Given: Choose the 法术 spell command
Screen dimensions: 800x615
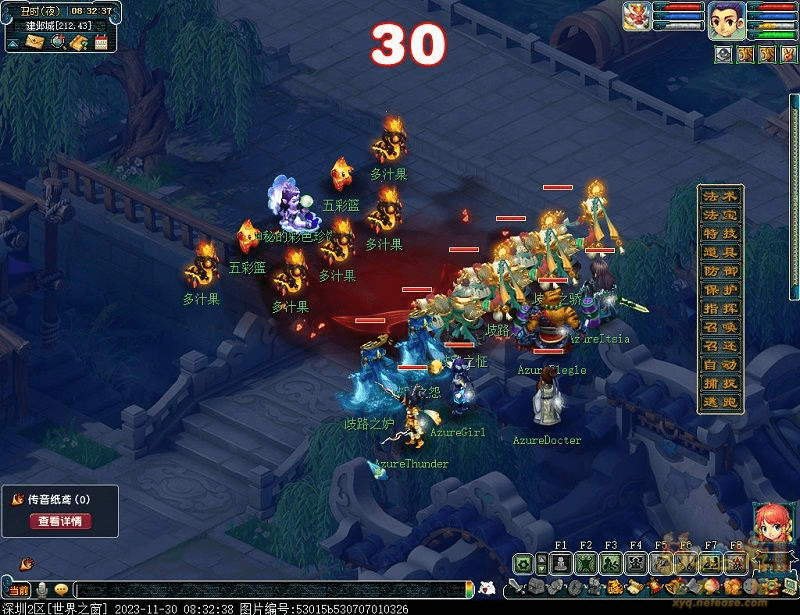Looking at the screenshot, I should pyautogui.click(x=720, y=196).
